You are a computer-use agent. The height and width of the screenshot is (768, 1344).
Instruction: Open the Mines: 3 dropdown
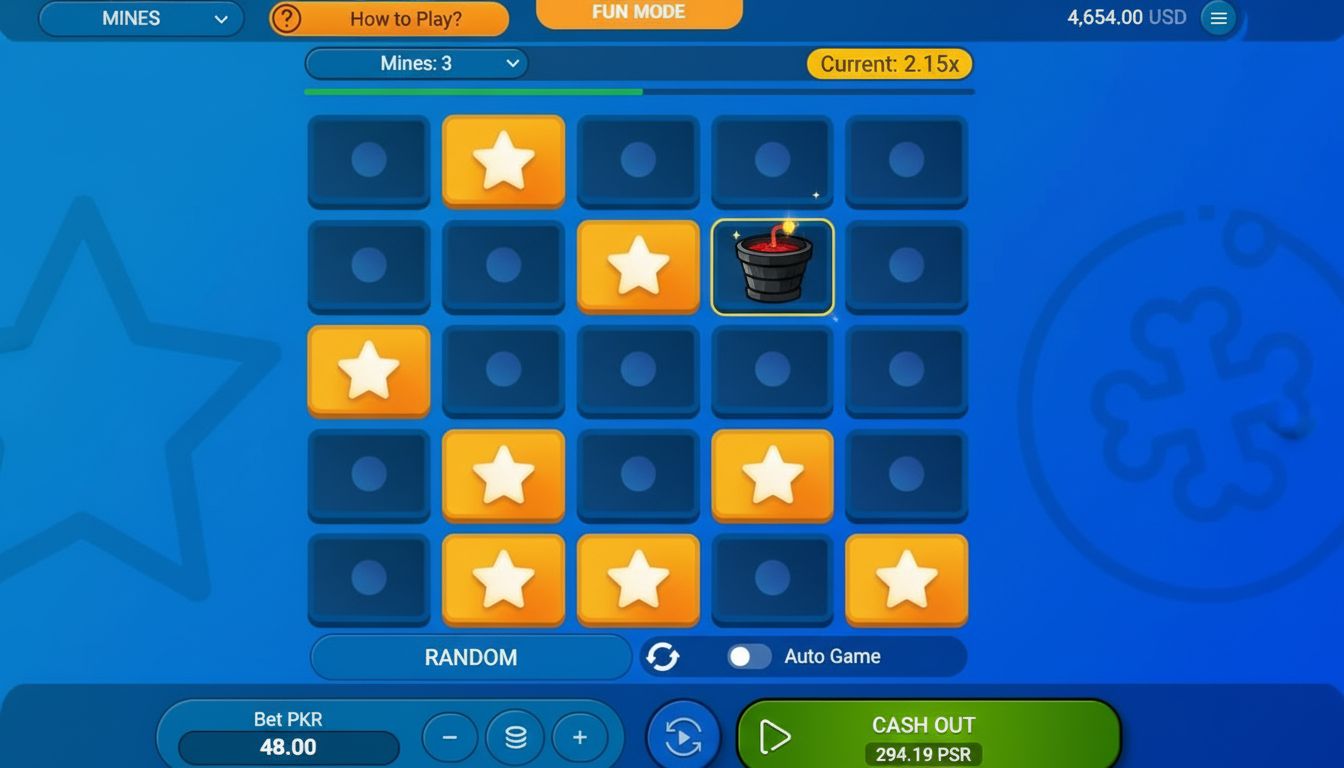tap(417, 63)
